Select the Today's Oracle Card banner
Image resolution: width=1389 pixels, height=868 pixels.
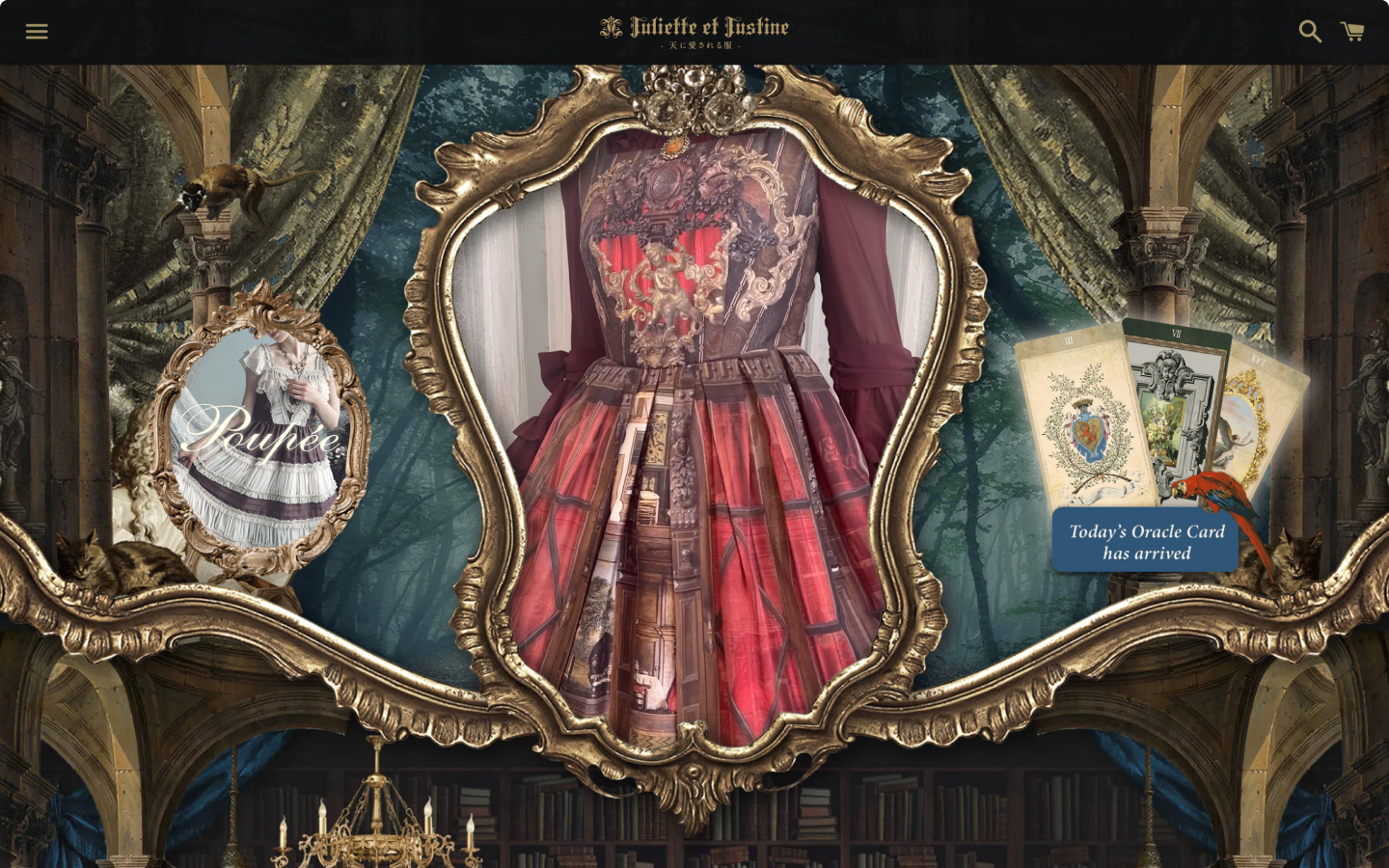pos(1146,541)
